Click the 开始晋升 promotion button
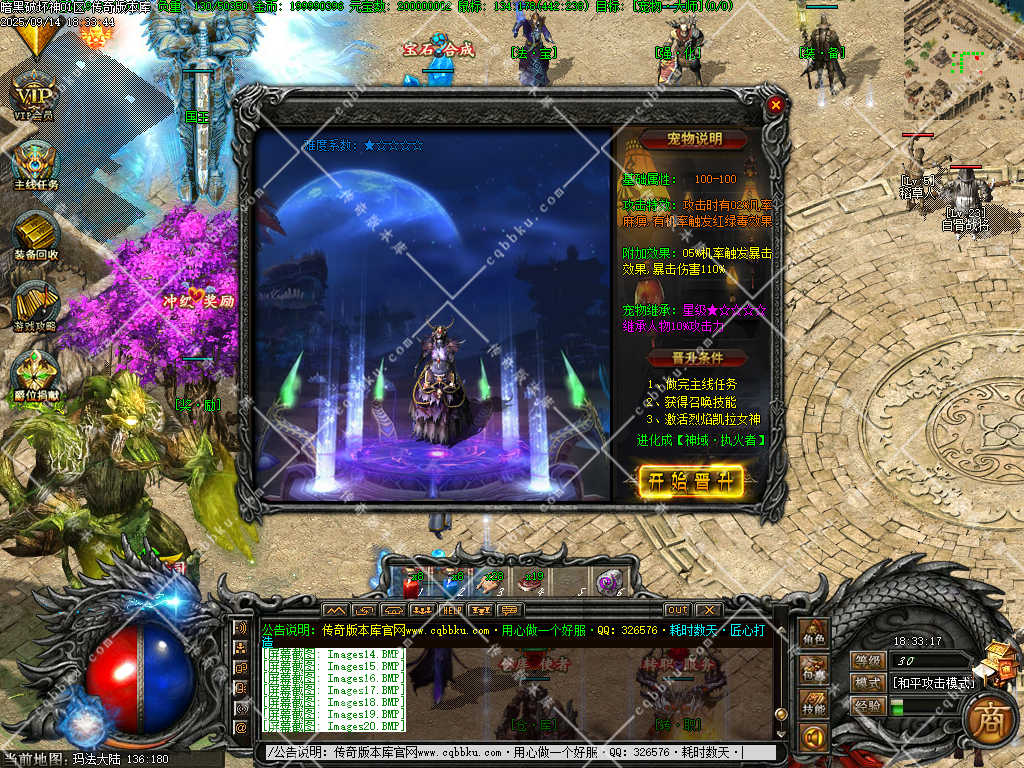 [690, 482]
